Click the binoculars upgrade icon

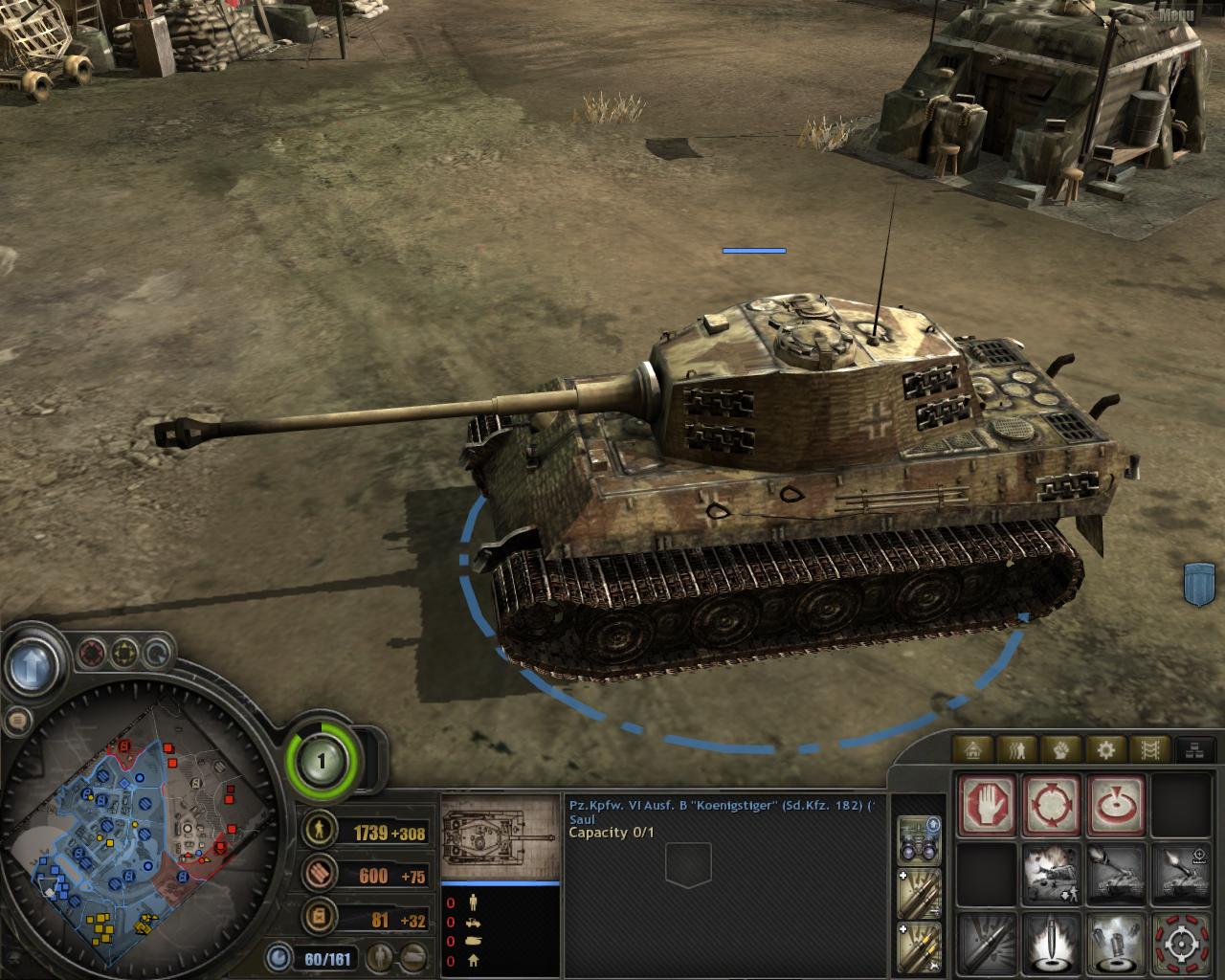[x=920, y=839]
